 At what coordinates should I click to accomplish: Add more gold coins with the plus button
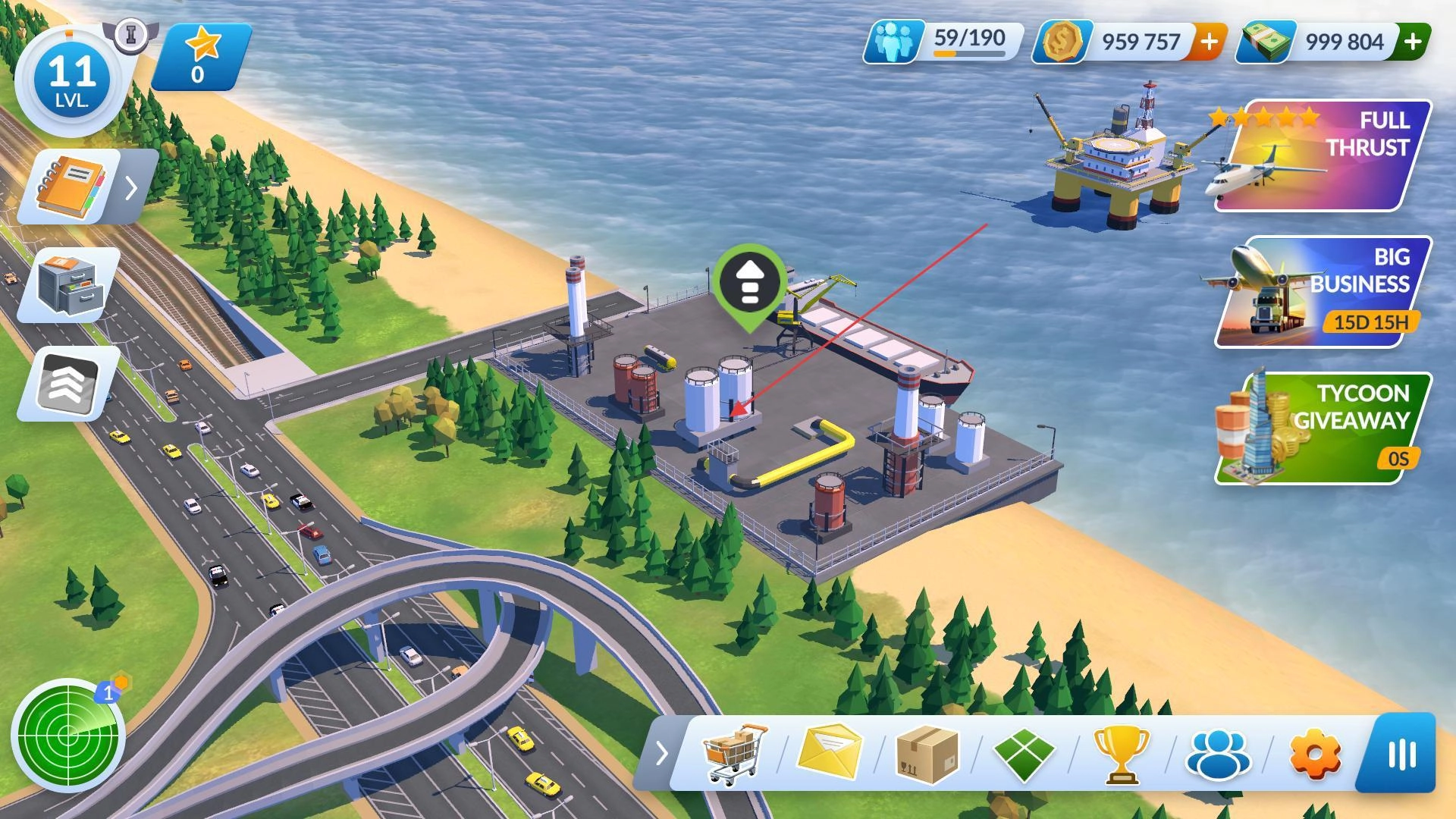click(x=1209, y=42)
